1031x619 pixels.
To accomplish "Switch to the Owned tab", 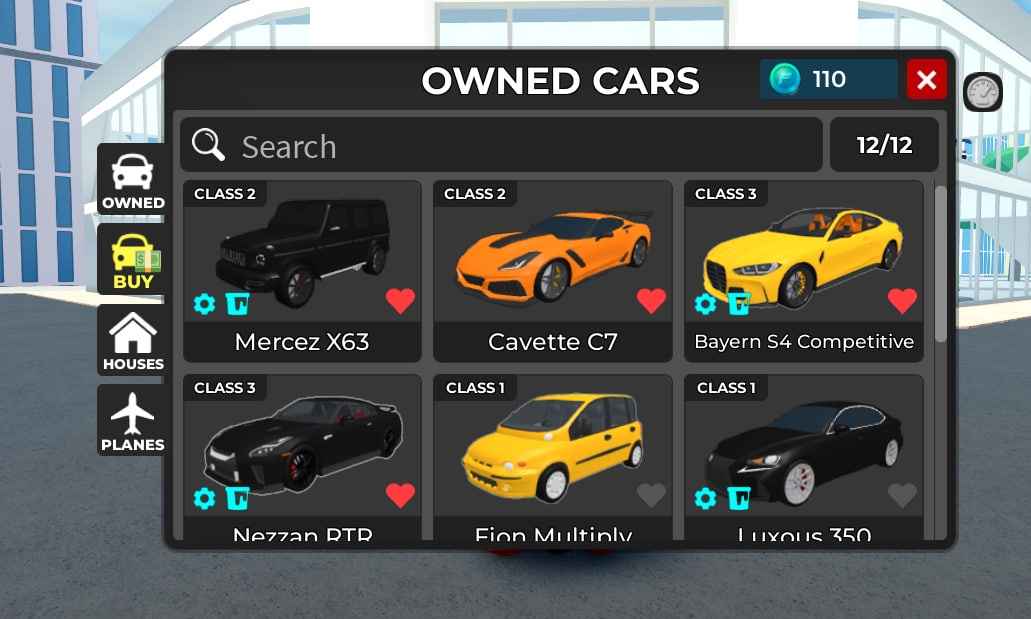I will (x=132, y=179).
